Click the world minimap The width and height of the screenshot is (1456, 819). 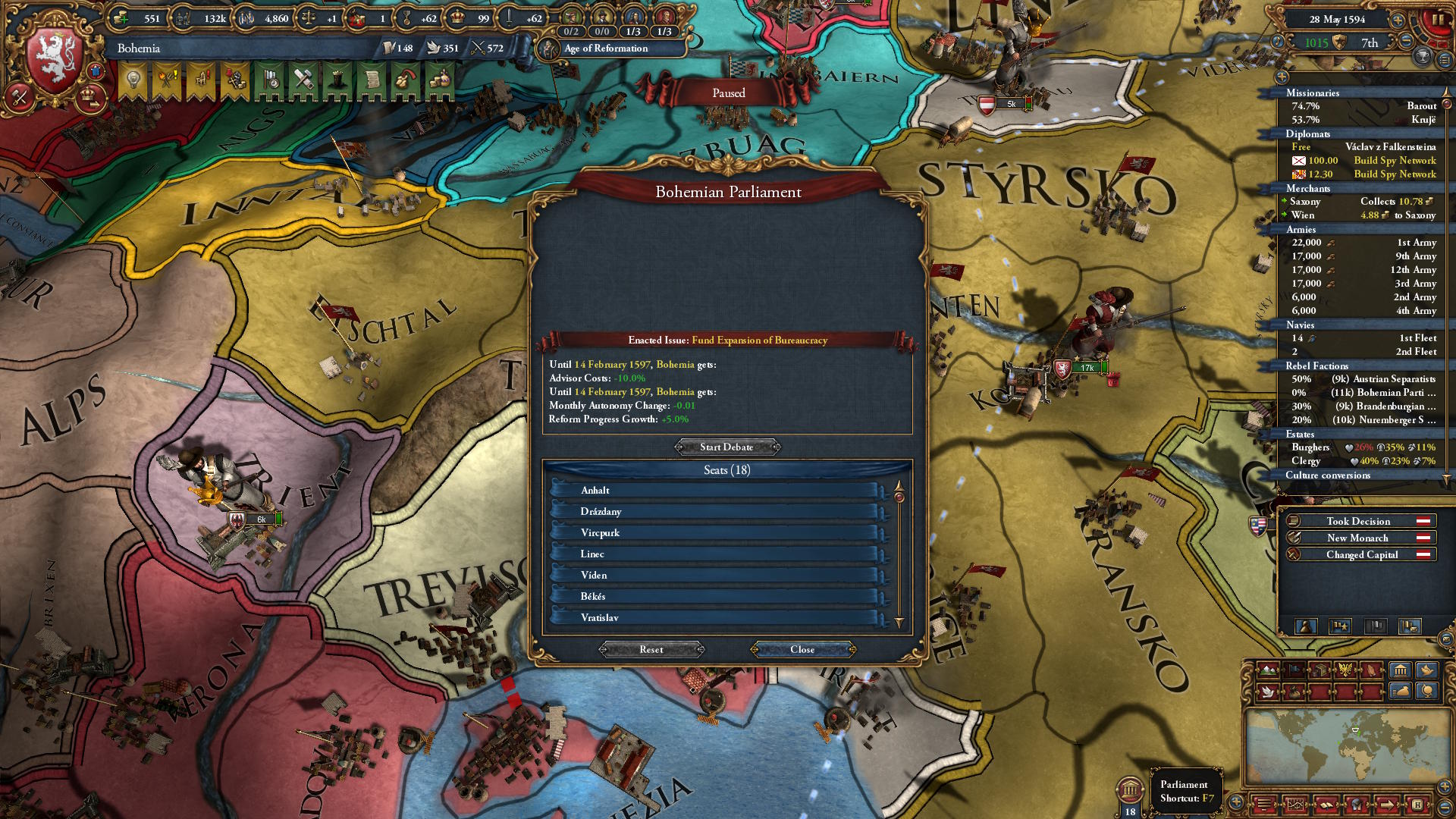pos(1342,747)
